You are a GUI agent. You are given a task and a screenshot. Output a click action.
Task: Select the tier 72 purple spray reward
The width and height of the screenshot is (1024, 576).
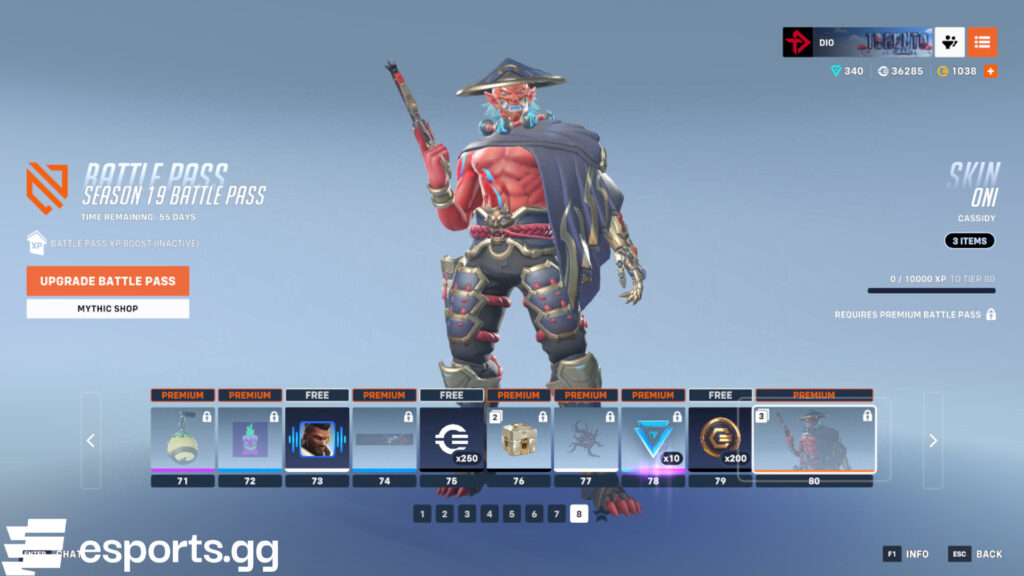click(x=250, y=438)
